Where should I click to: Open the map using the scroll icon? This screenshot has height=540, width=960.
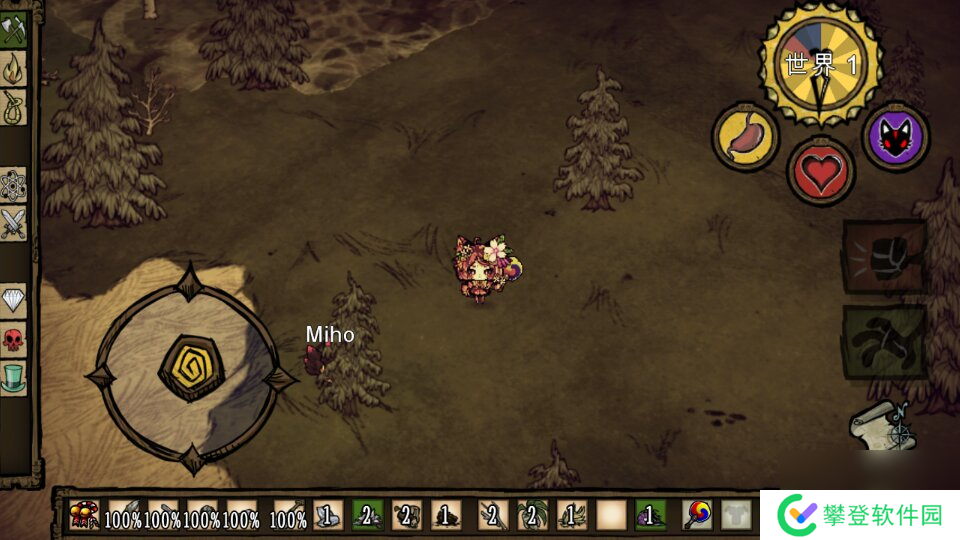point(880,427)
